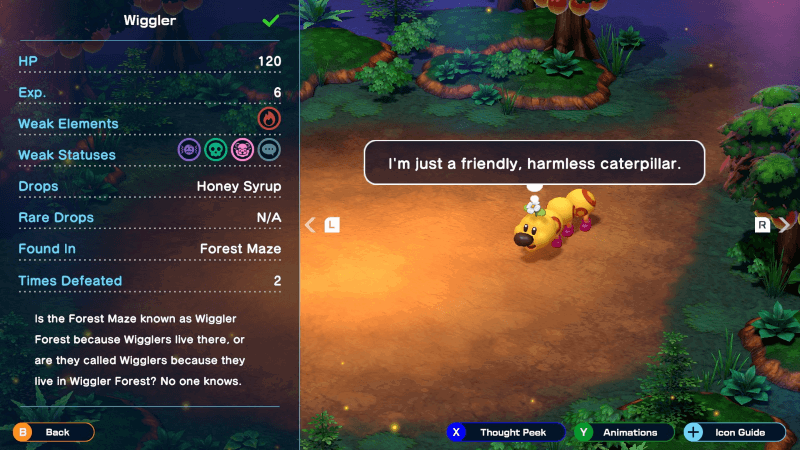Switch to the previous monster with left arrow

311,225
